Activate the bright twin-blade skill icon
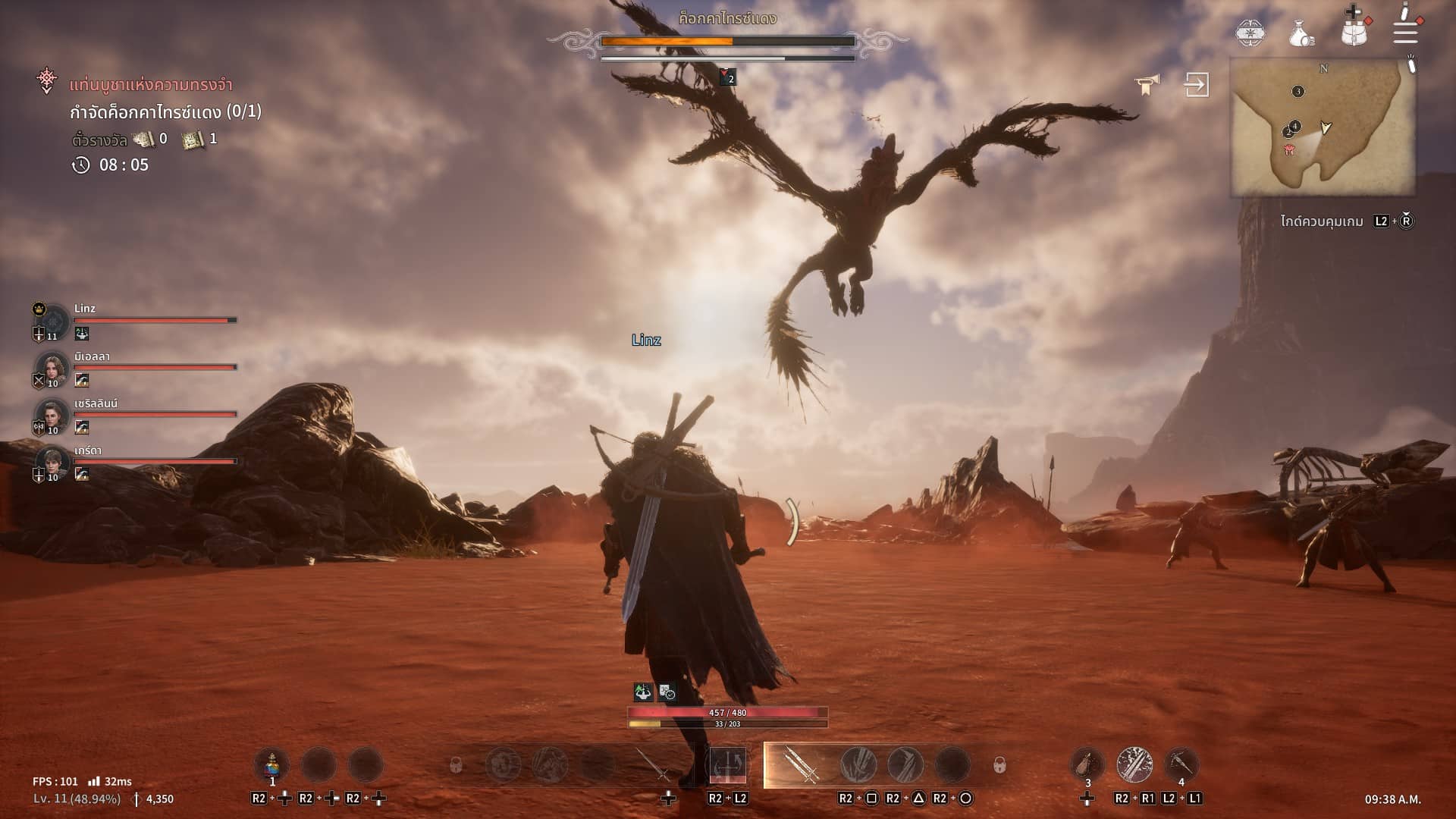The width and height of the screenshot is (1456, 819). (x=1134, y=764)
